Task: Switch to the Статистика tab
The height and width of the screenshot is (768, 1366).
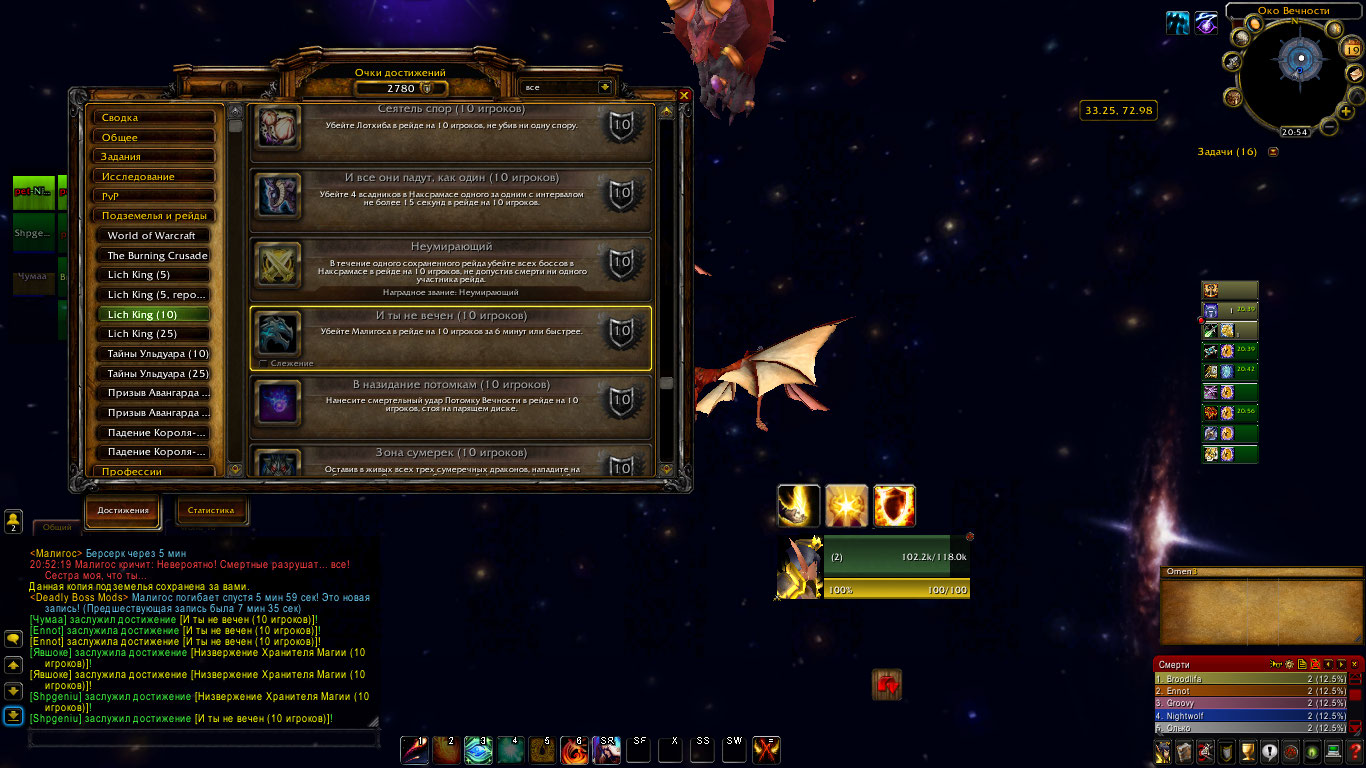Action: 211,511
